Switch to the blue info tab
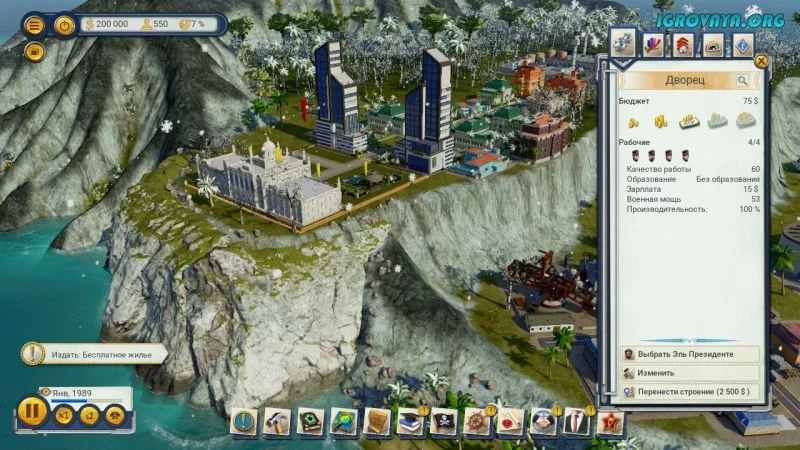 (x=742, y=44)
